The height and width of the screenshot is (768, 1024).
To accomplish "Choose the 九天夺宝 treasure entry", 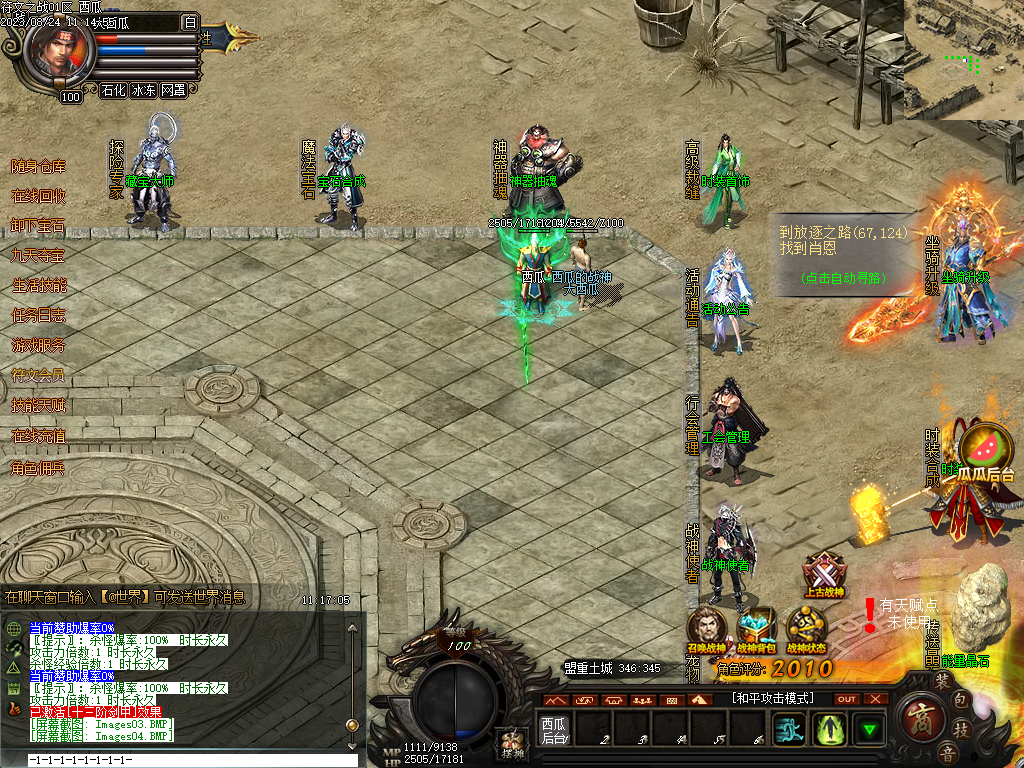I will (x=38, y=255).
